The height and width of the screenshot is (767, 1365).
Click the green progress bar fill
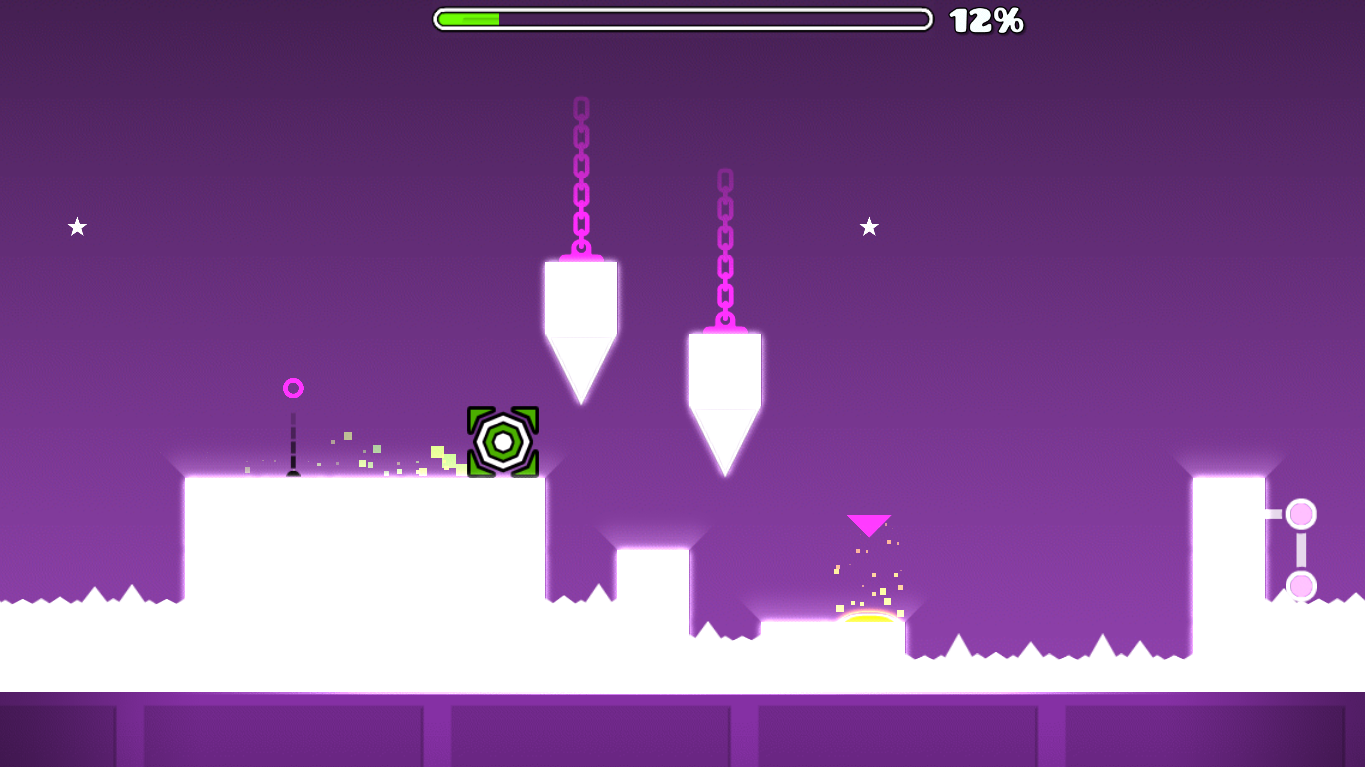[x=470, y=17]
